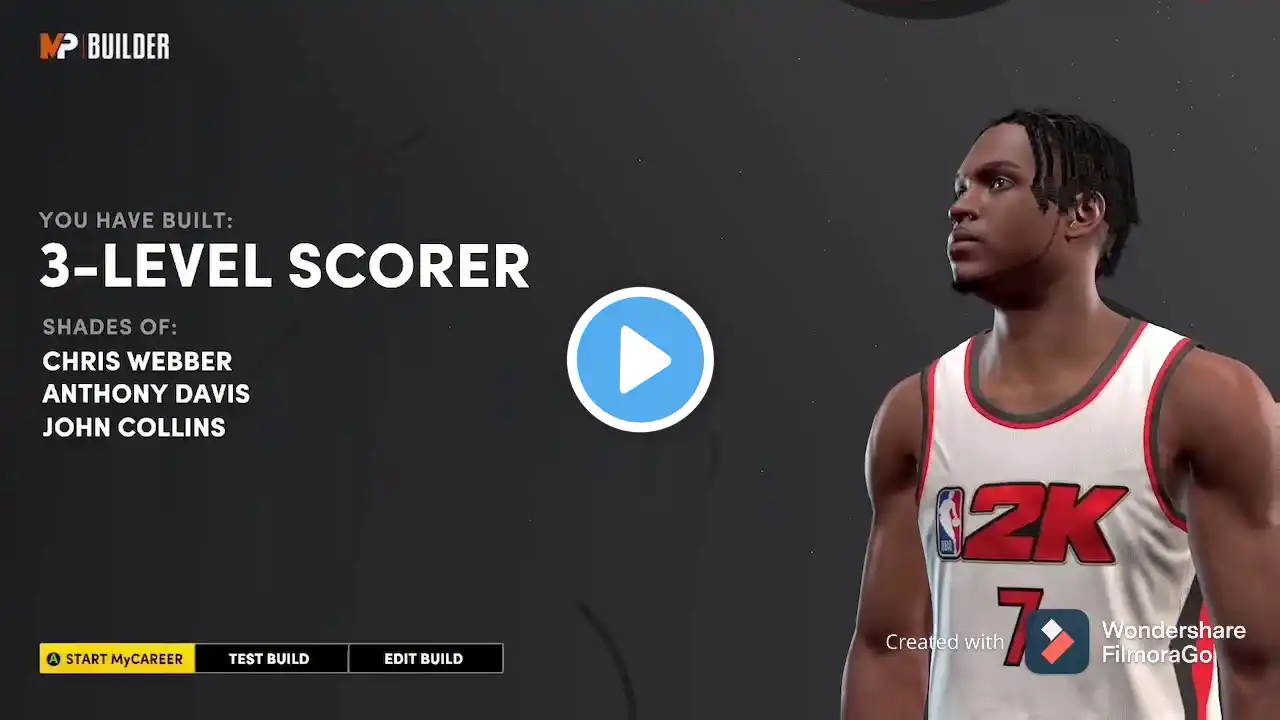Select the Test Build option
The height and width of the screenshot is (720, 1280).
269,658
